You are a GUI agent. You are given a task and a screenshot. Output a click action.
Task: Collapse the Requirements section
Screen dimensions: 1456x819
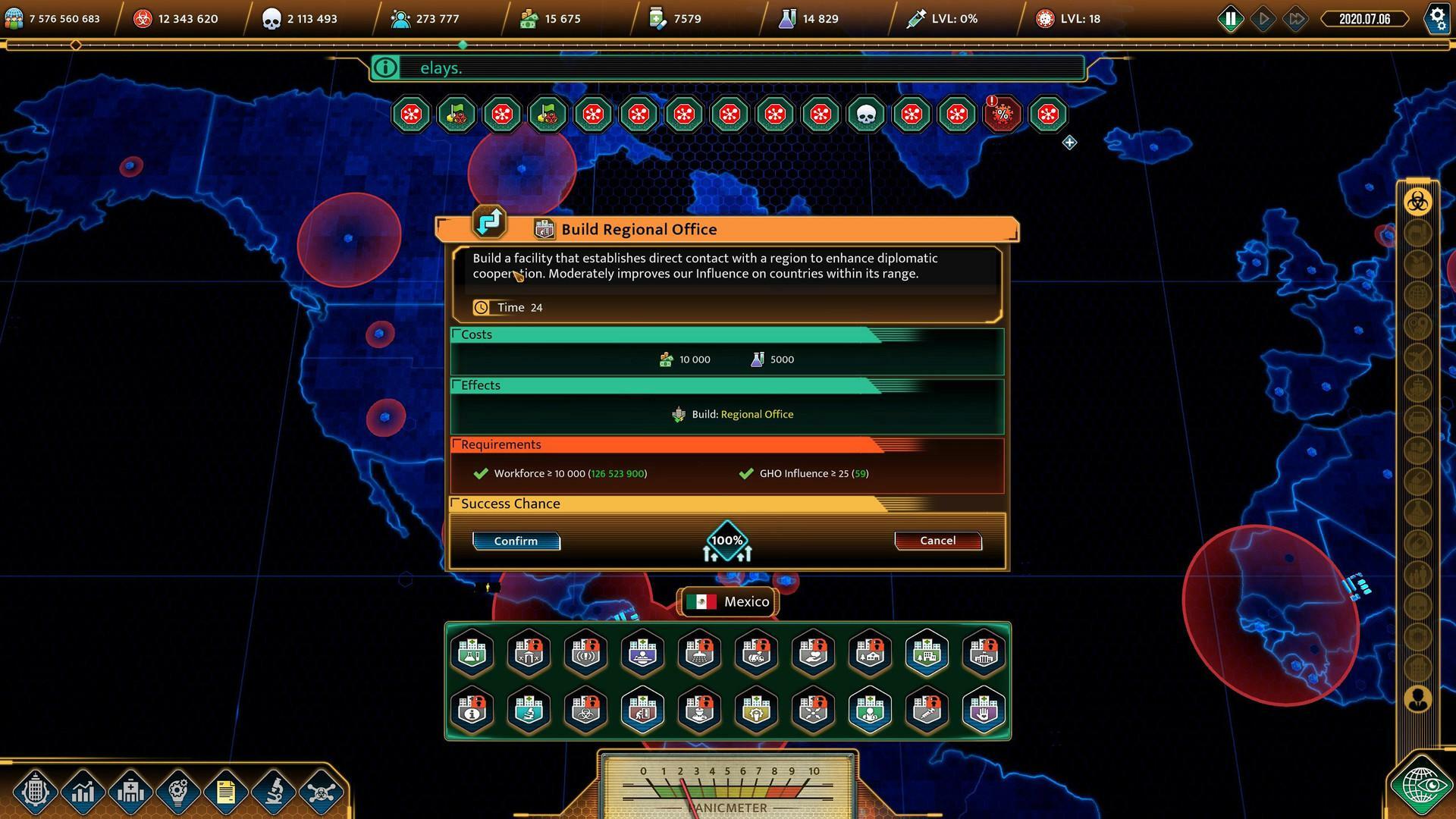tap(502, 444)
